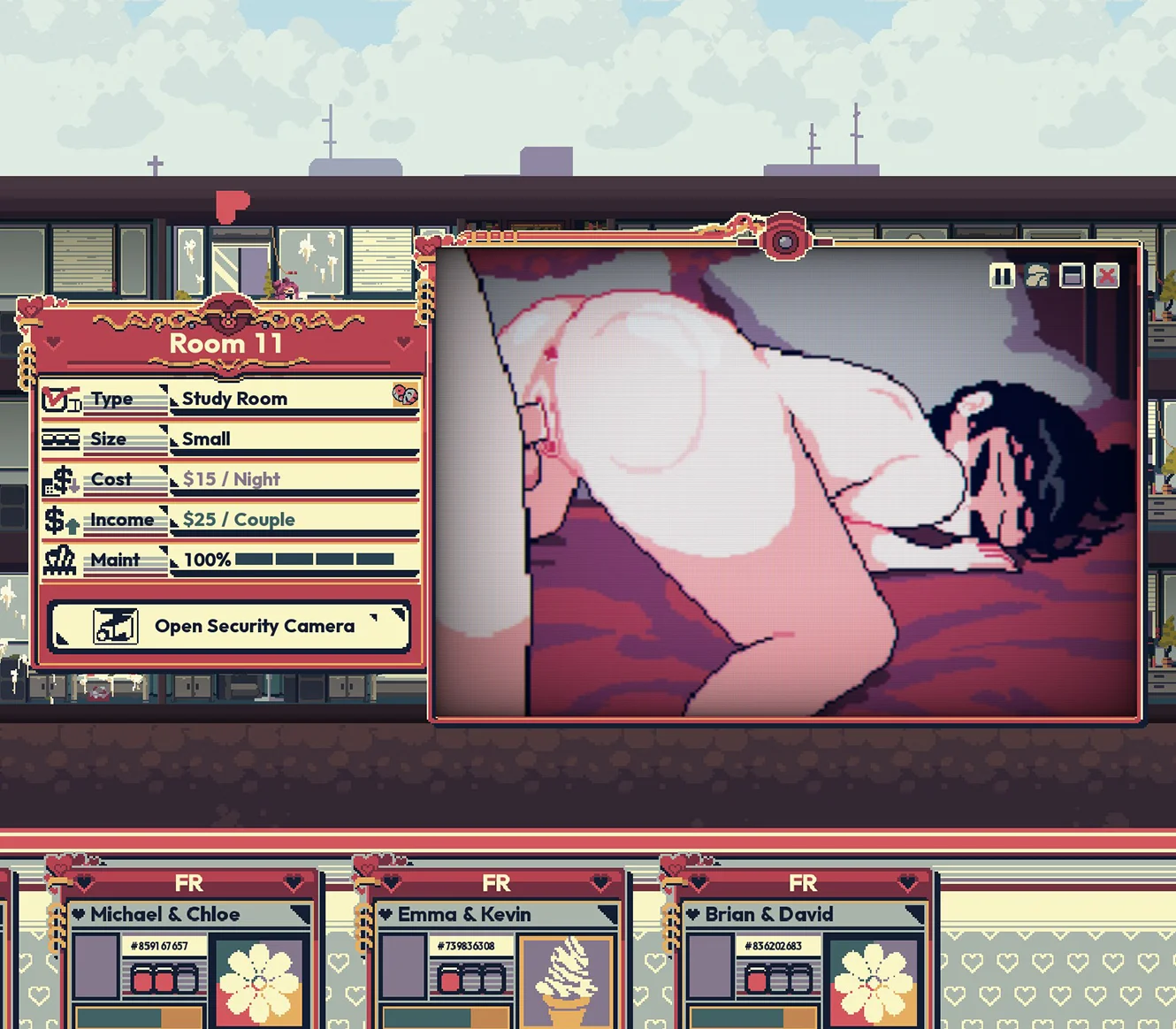The width and height of the screenshot is (1176, 1029).
Task: Select the Michael & Chloe couple card
Action: coord(164,914)
